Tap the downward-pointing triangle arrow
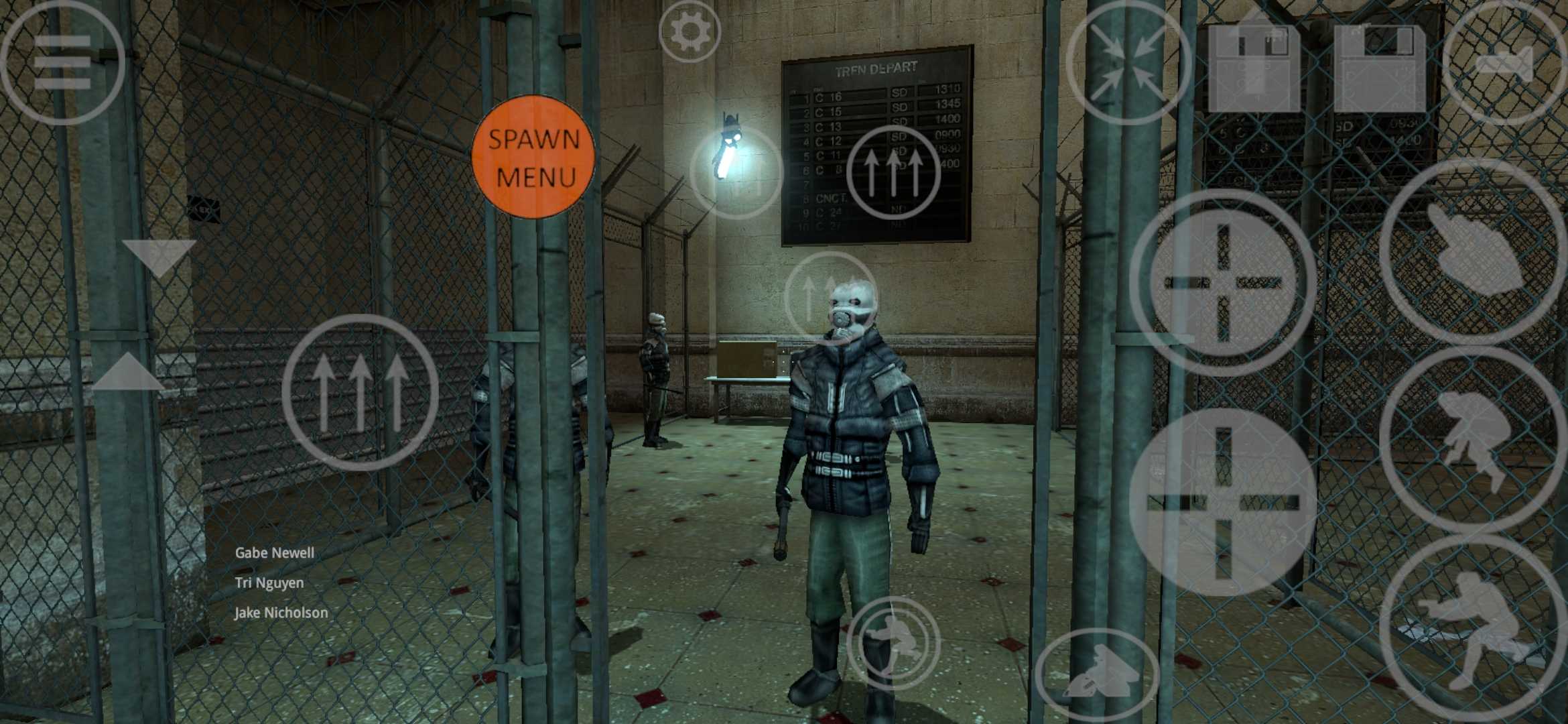 159,258
